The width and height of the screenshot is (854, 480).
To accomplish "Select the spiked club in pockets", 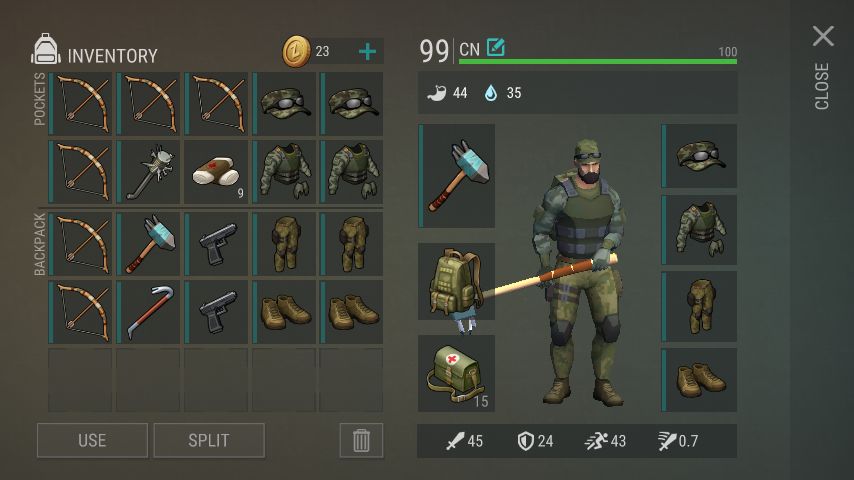I will [148, 172].
